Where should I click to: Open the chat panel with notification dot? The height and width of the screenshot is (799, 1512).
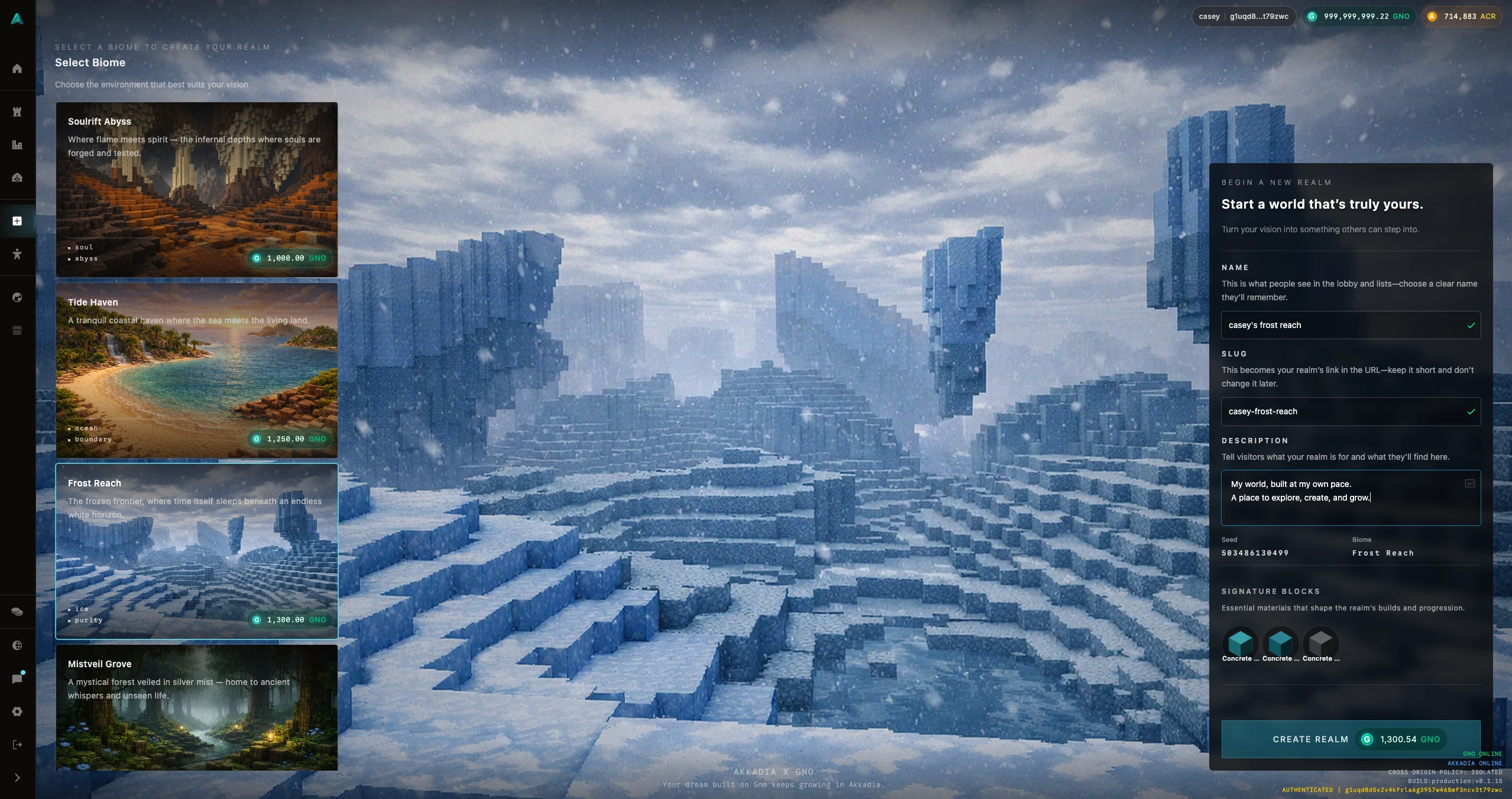click(x=17, y=678)
